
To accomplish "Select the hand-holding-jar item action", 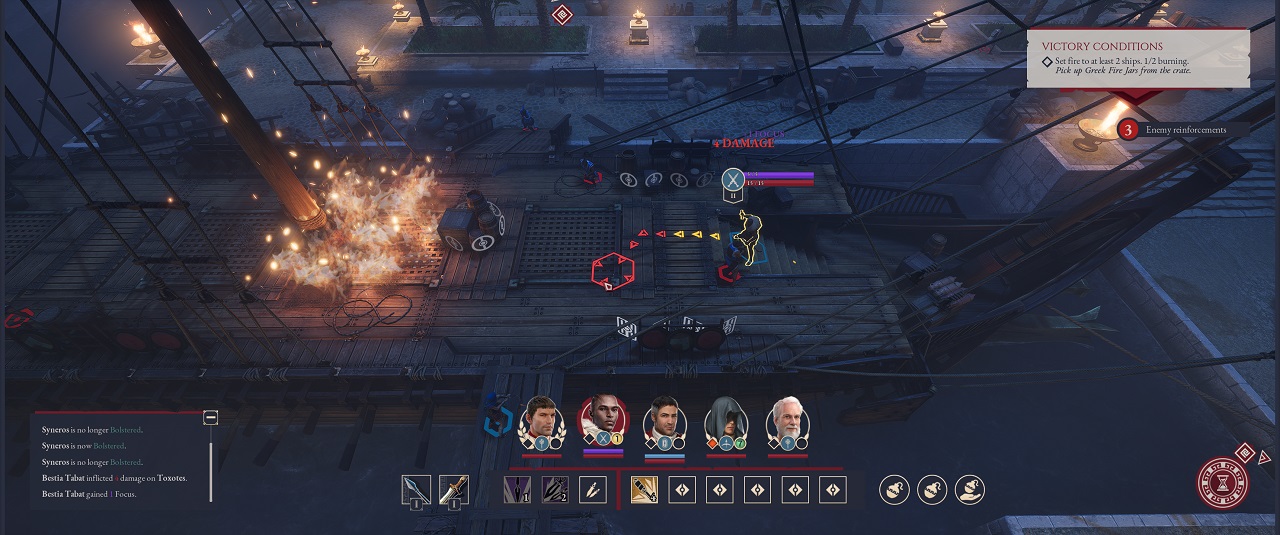I will coord(970,490).
